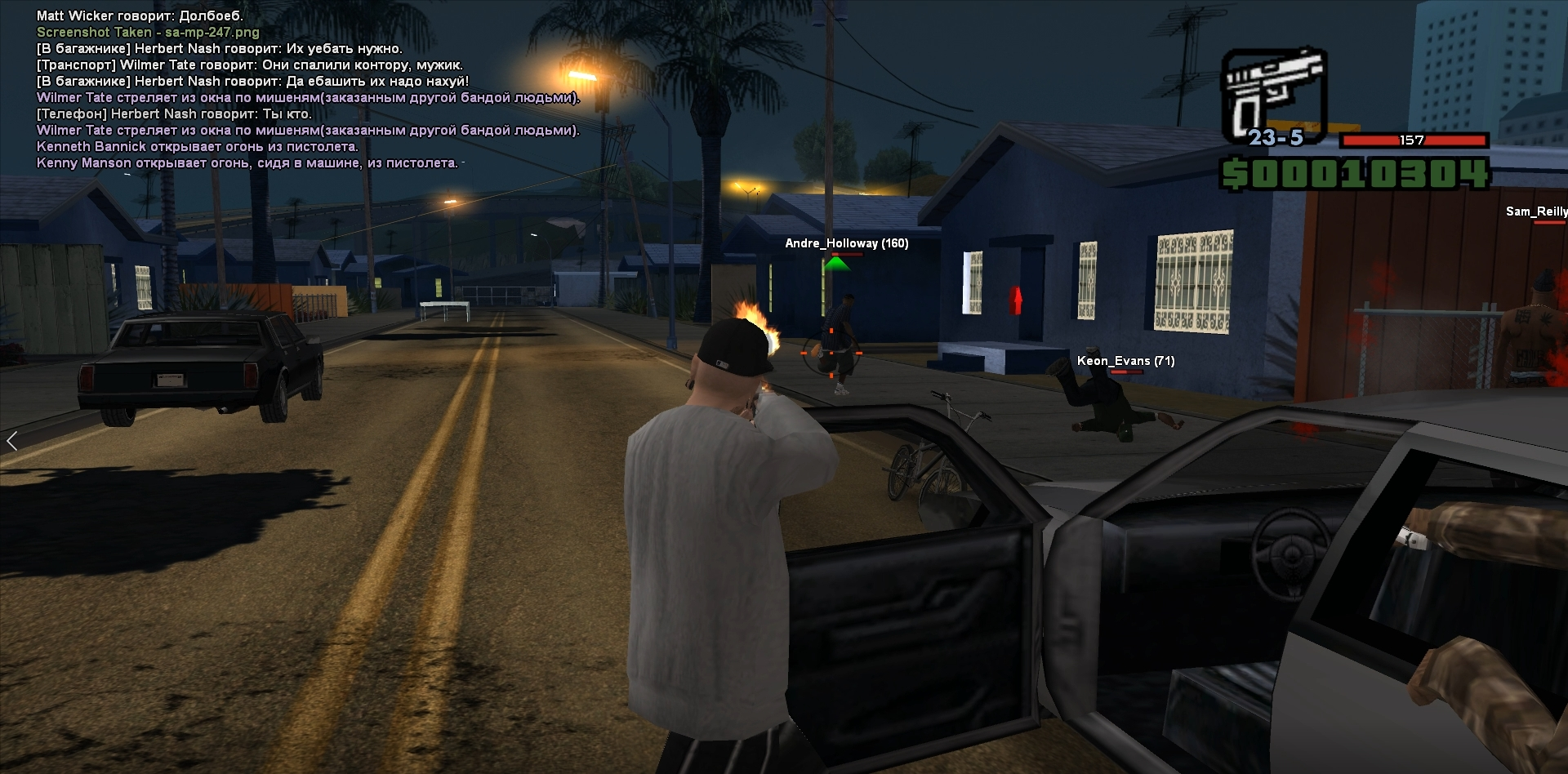Click the pistol weapon icon
1568x774 pixels.
[x=1272, y=93]
